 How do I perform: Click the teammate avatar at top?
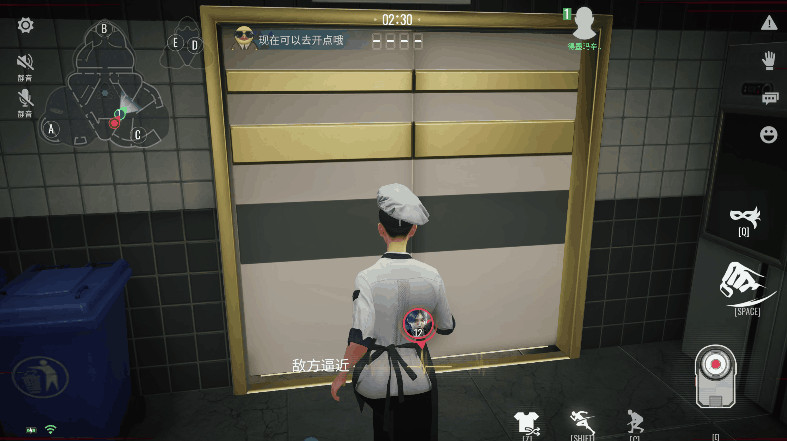(584, 22)
